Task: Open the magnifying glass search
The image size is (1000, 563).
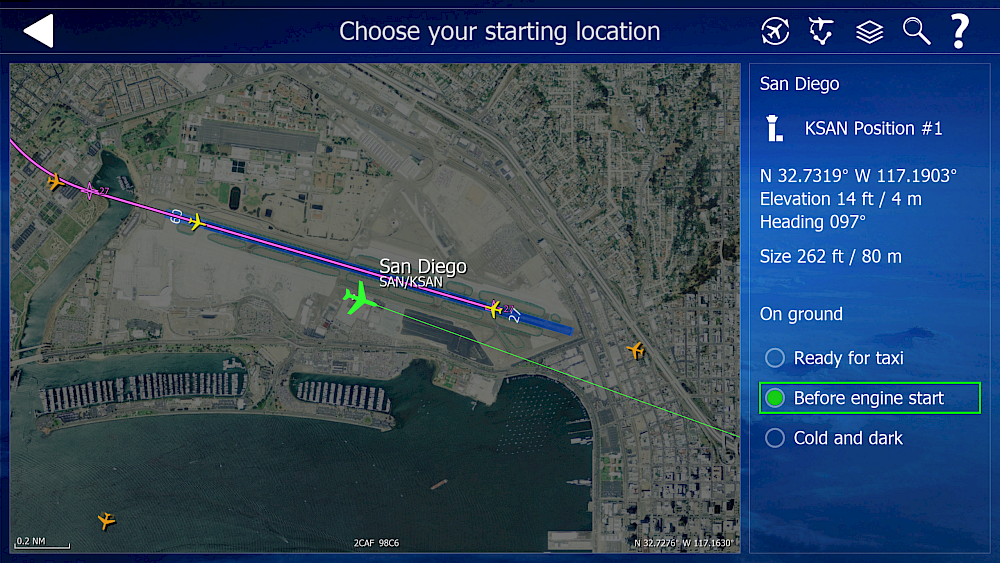Action: (916, 31)
